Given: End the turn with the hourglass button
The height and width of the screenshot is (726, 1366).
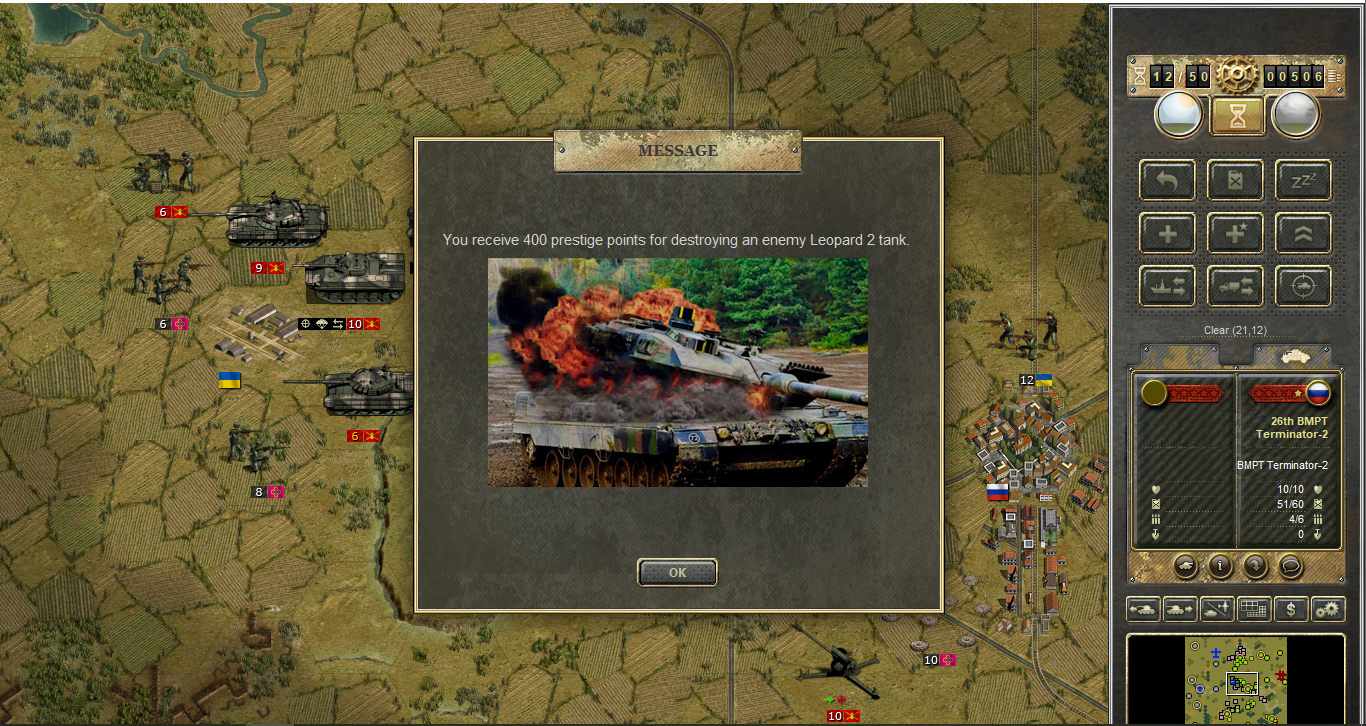Looking at the screenshot, I should click(x=1237, y=116).
